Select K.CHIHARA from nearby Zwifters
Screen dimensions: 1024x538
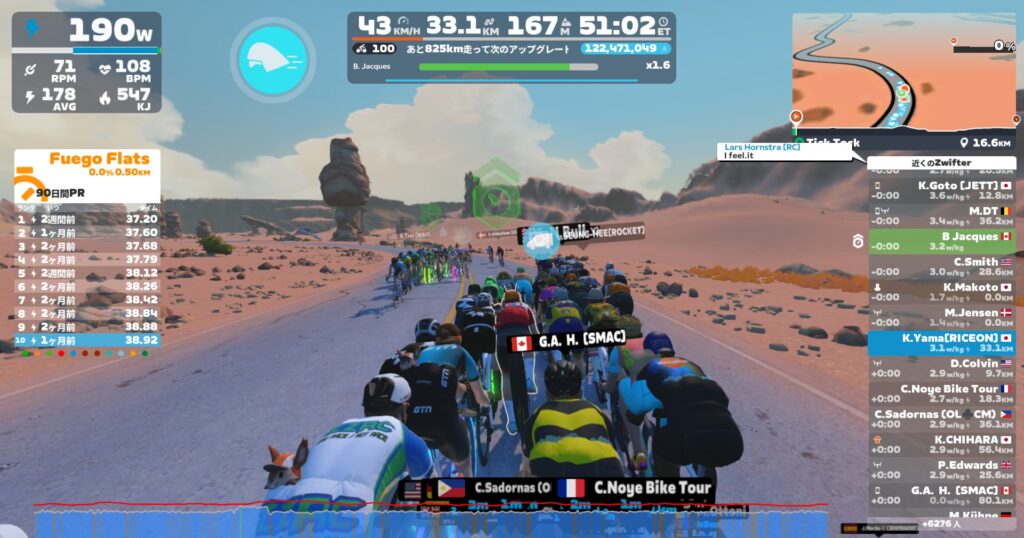942,444
